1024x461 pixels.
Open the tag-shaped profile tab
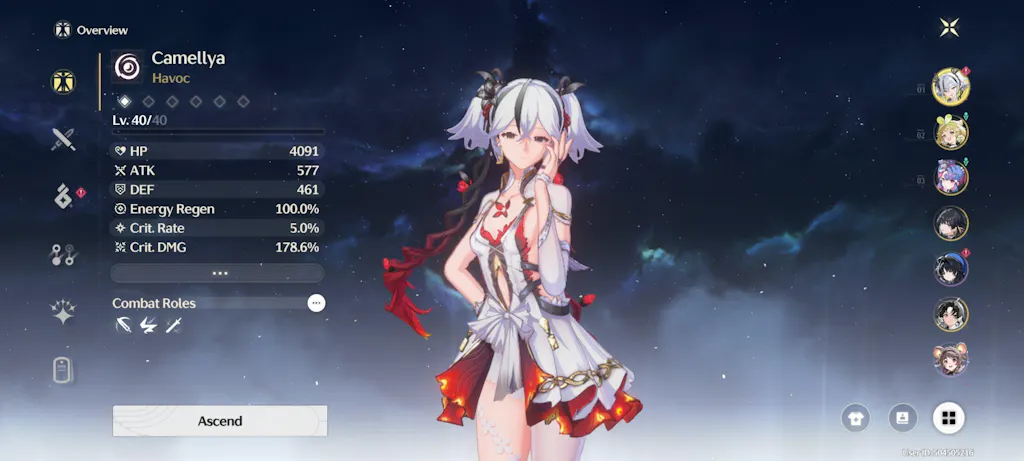64,371
